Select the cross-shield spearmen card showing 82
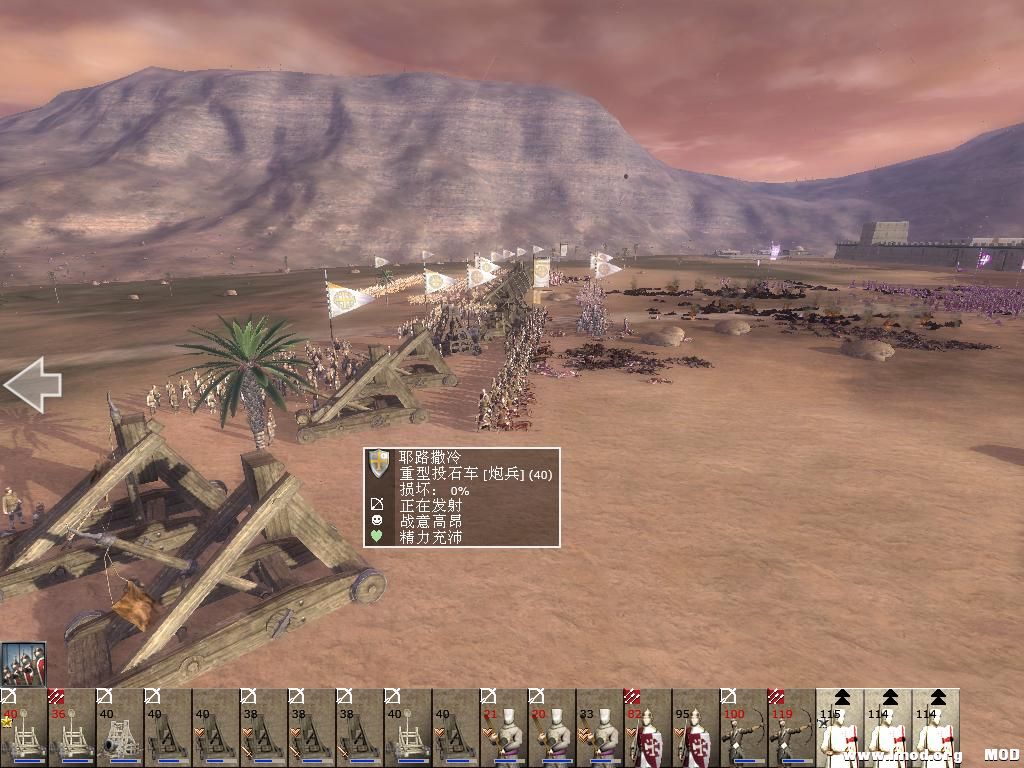1024x768 pixels. click(647, 728)
